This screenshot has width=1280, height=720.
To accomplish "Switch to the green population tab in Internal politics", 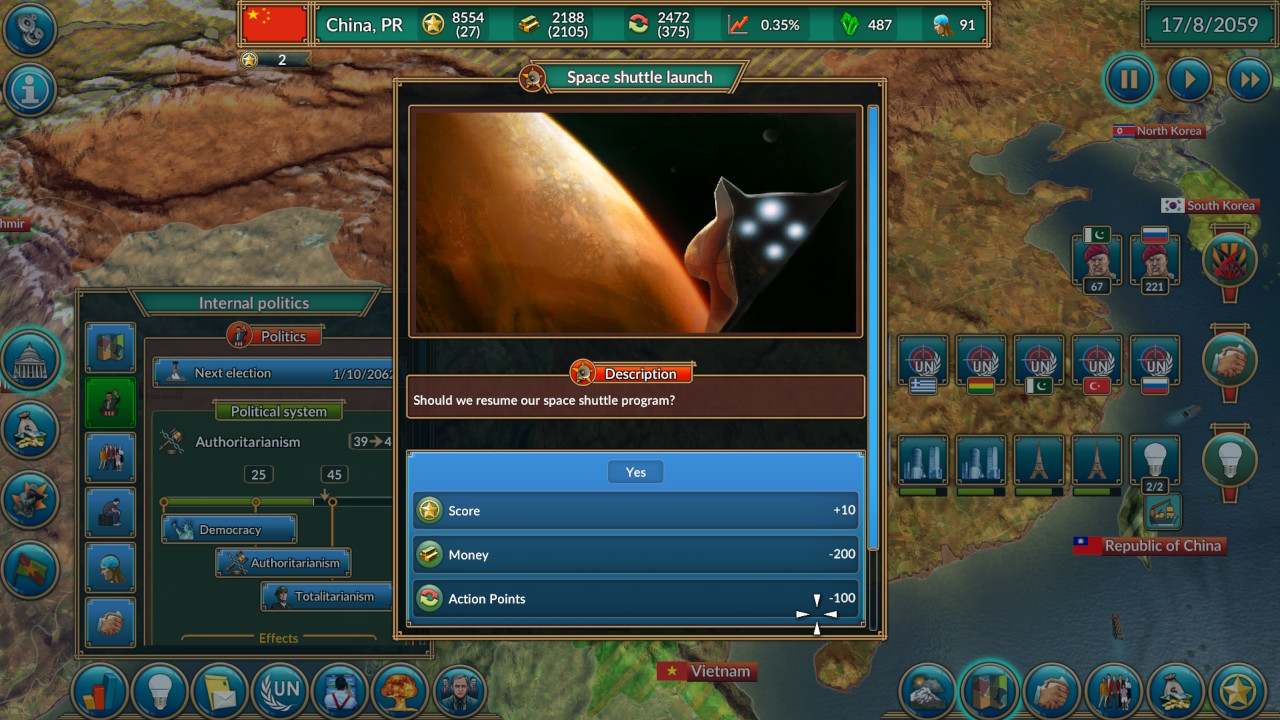I will [x=110, y=400].
